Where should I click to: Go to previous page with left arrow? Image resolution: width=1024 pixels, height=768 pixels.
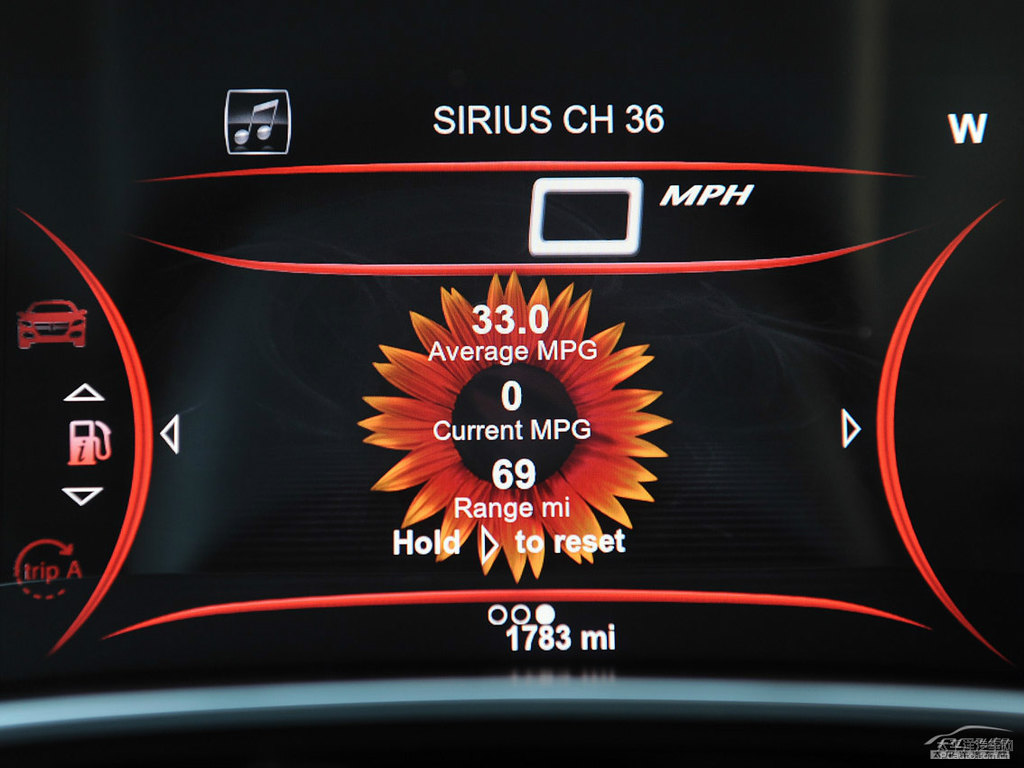pyautogui.click(x=170, y=435)
